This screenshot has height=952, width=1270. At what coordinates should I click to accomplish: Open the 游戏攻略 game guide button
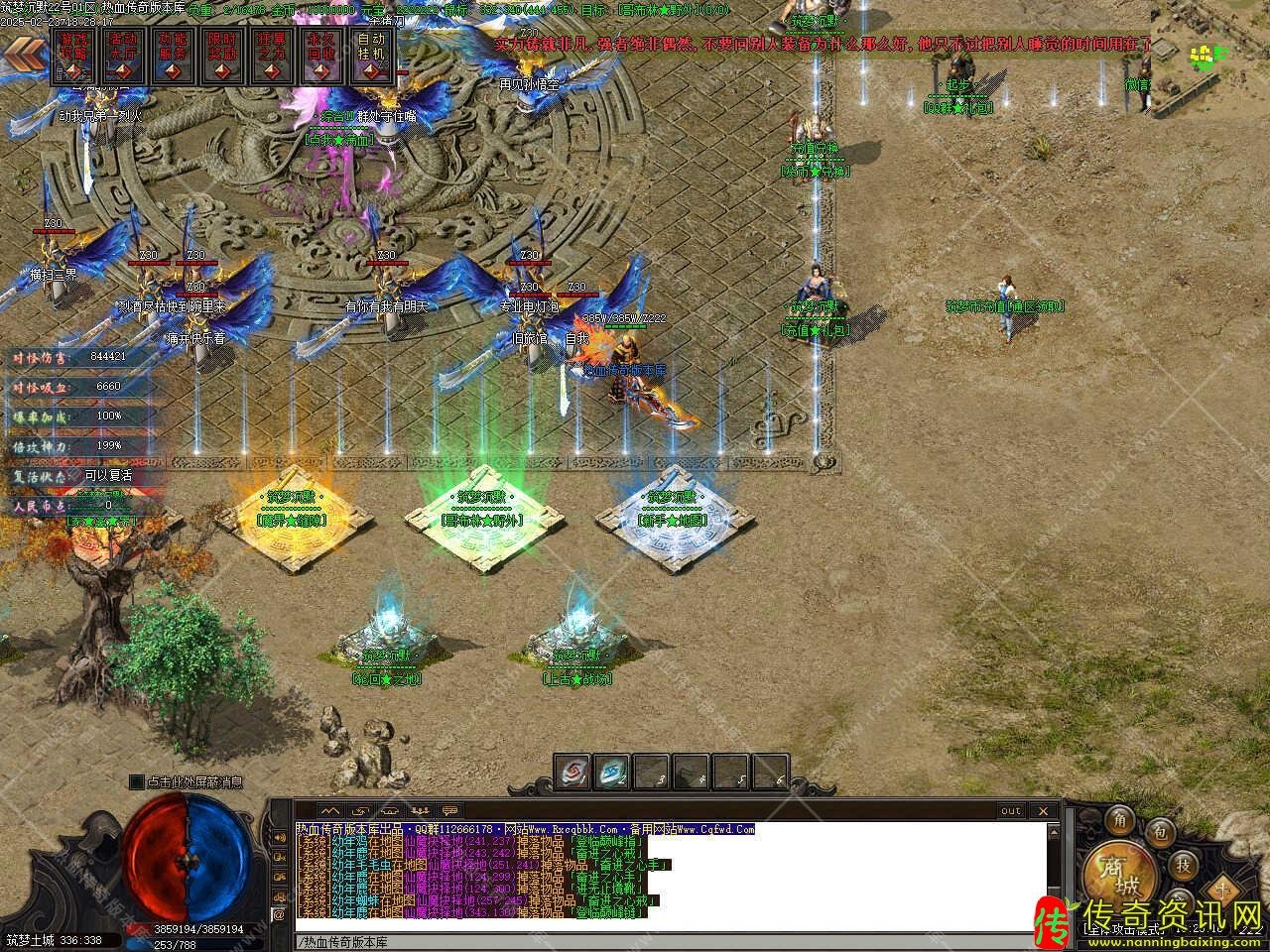point(72,56)
